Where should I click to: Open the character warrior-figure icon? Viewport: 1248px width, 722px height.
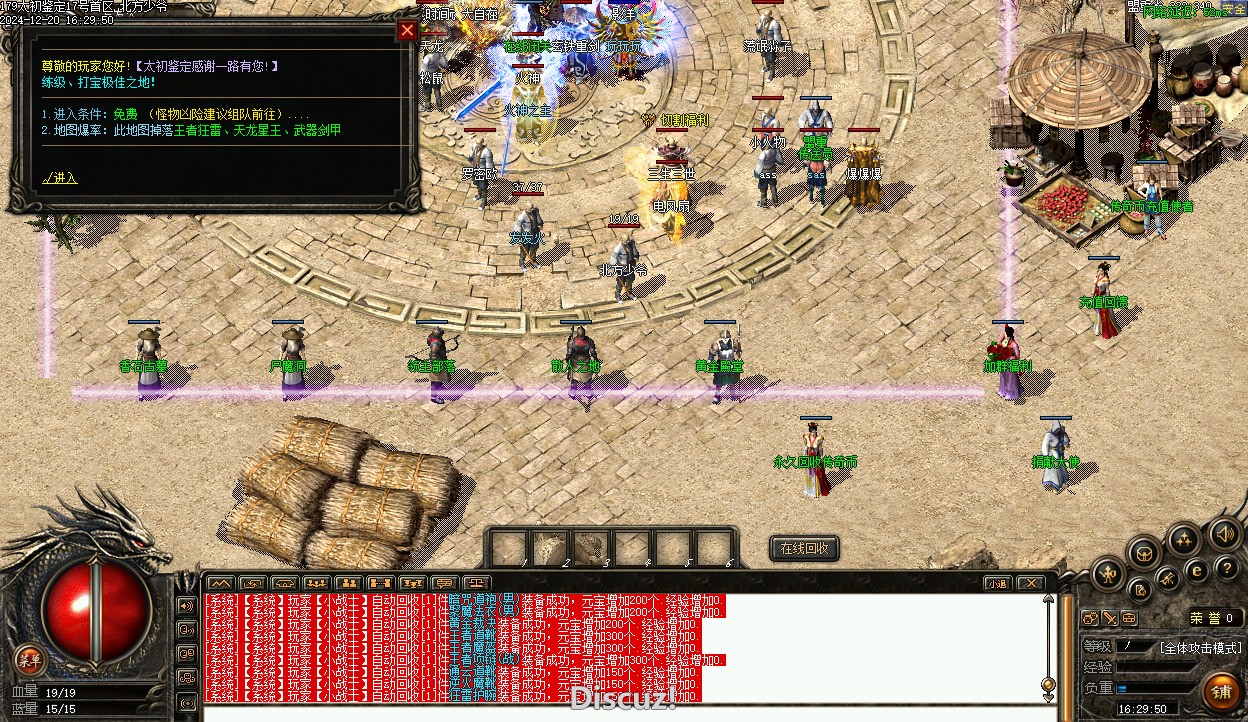1109,574
